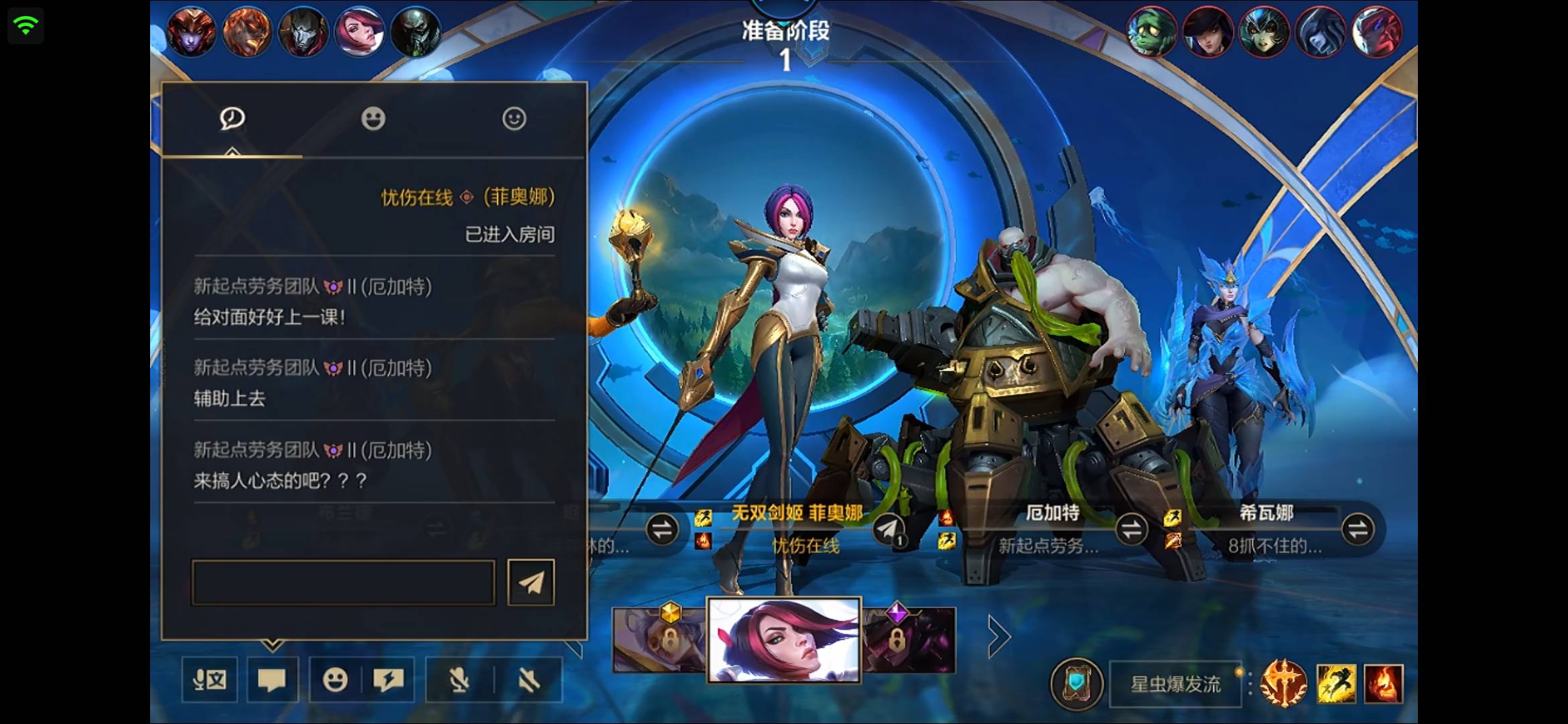Image resolution: width=1568 pixels, height=724 pixels.
Task: Request position swap with 厄加特
Action: (1132, 530)
